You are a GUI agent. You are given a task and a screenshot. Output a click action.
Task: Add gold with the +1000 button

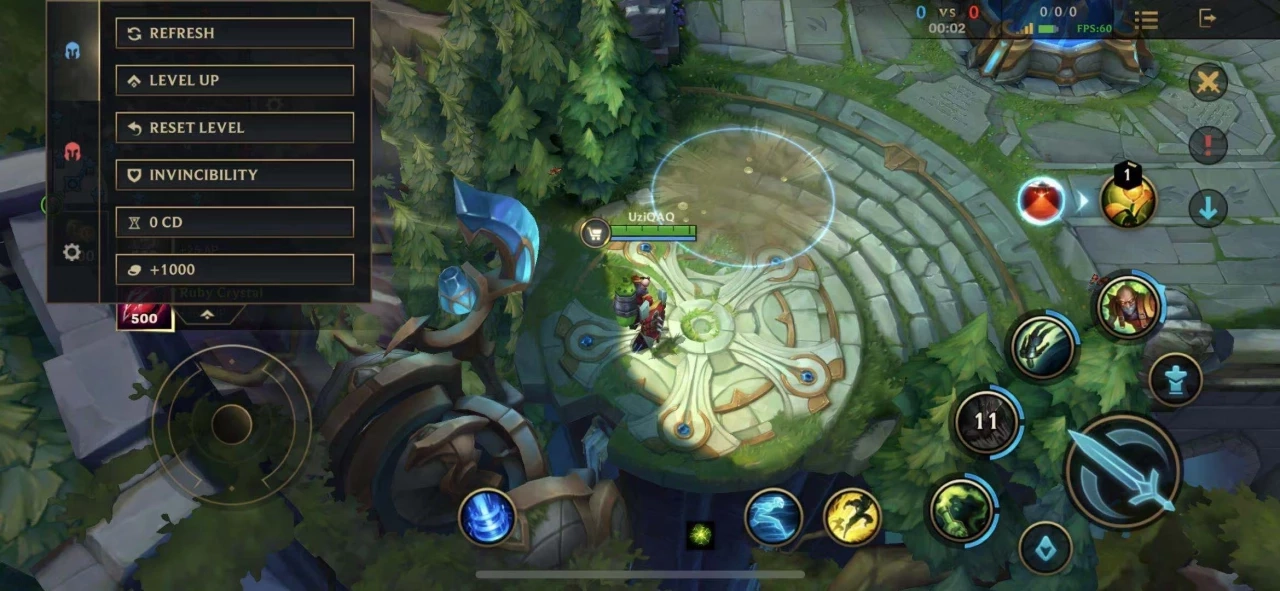234,269
